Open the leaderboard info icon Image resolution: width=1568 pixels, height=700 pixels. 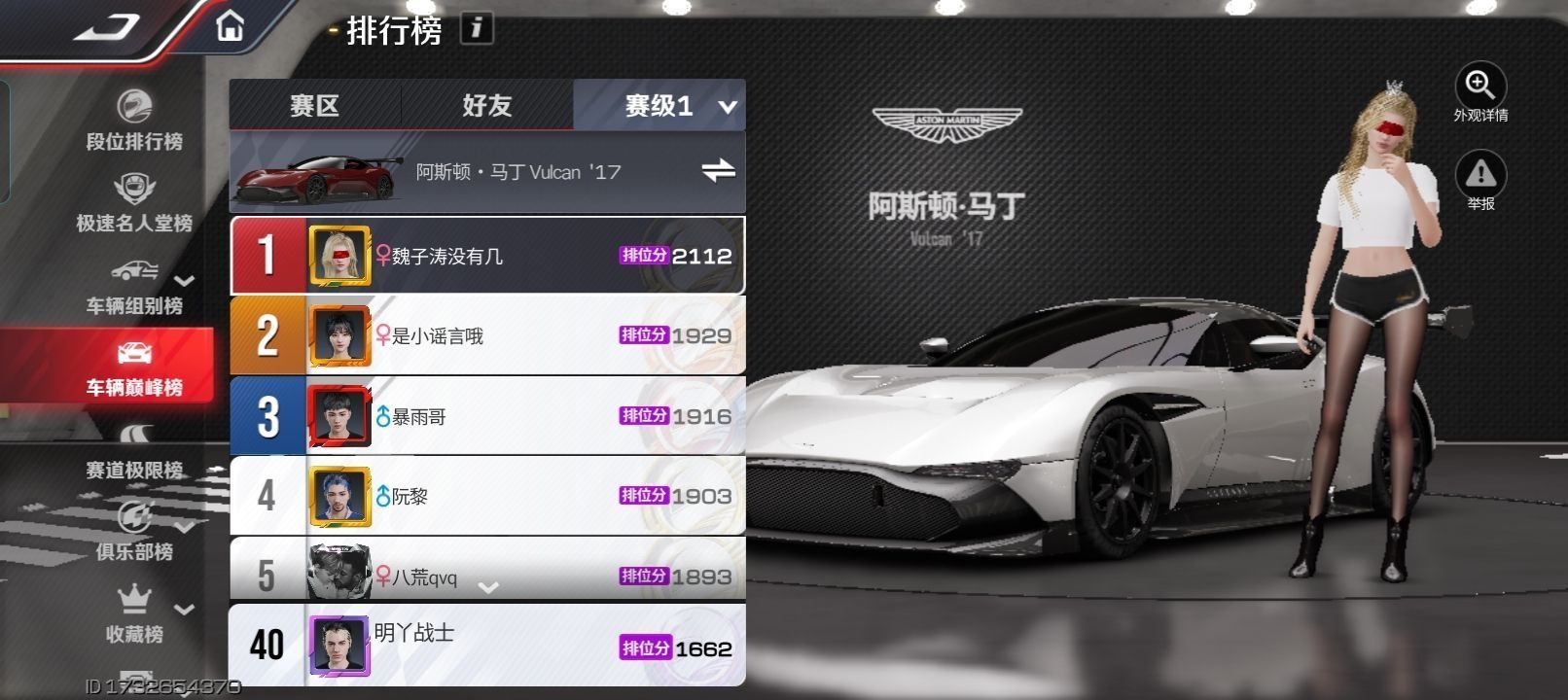[476, 28]
